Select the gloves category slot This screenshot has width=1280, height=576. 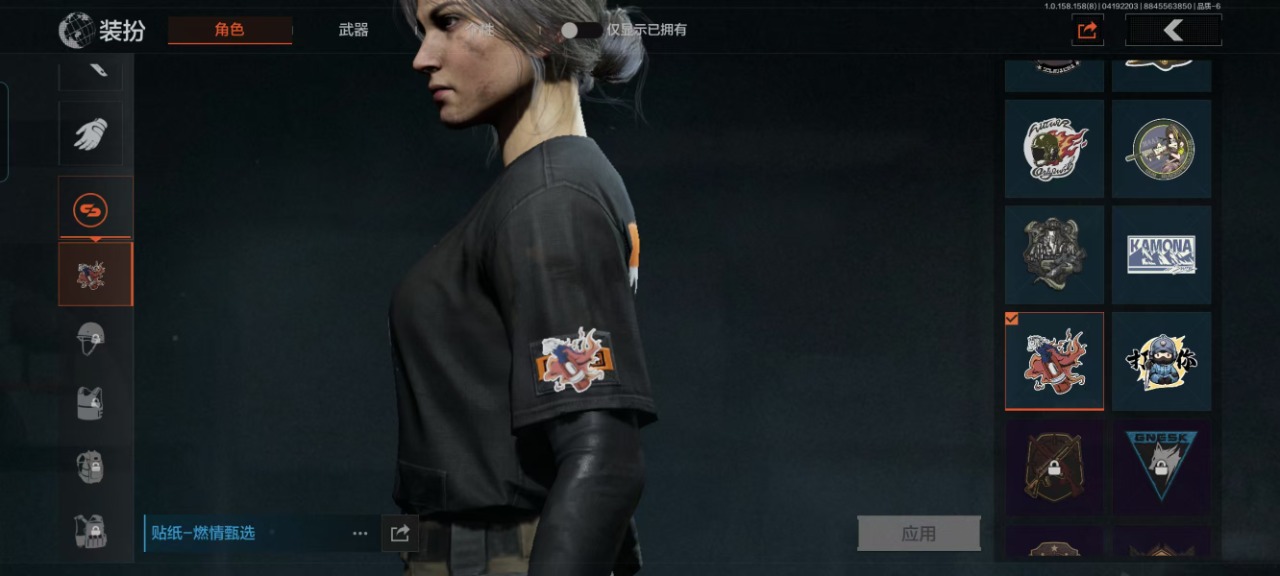point(91,134)
